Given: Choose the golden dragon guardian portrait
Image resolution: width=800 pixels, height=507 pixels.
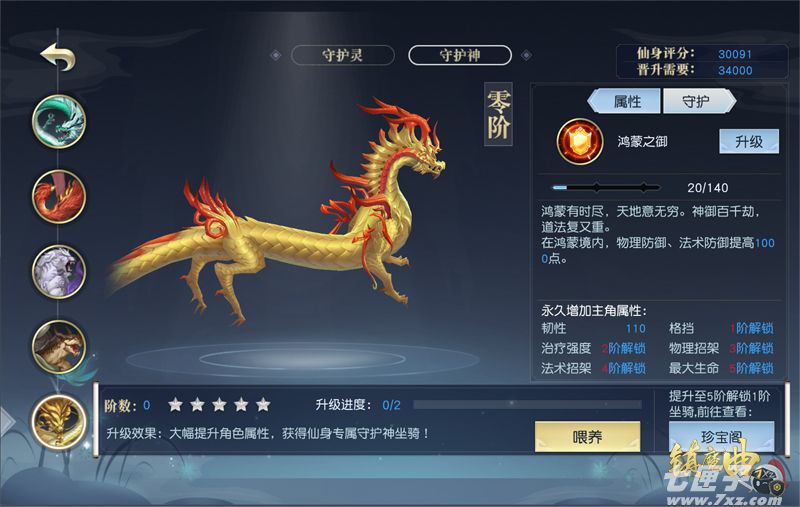Looking at the screenshot, I should (59, 421).
